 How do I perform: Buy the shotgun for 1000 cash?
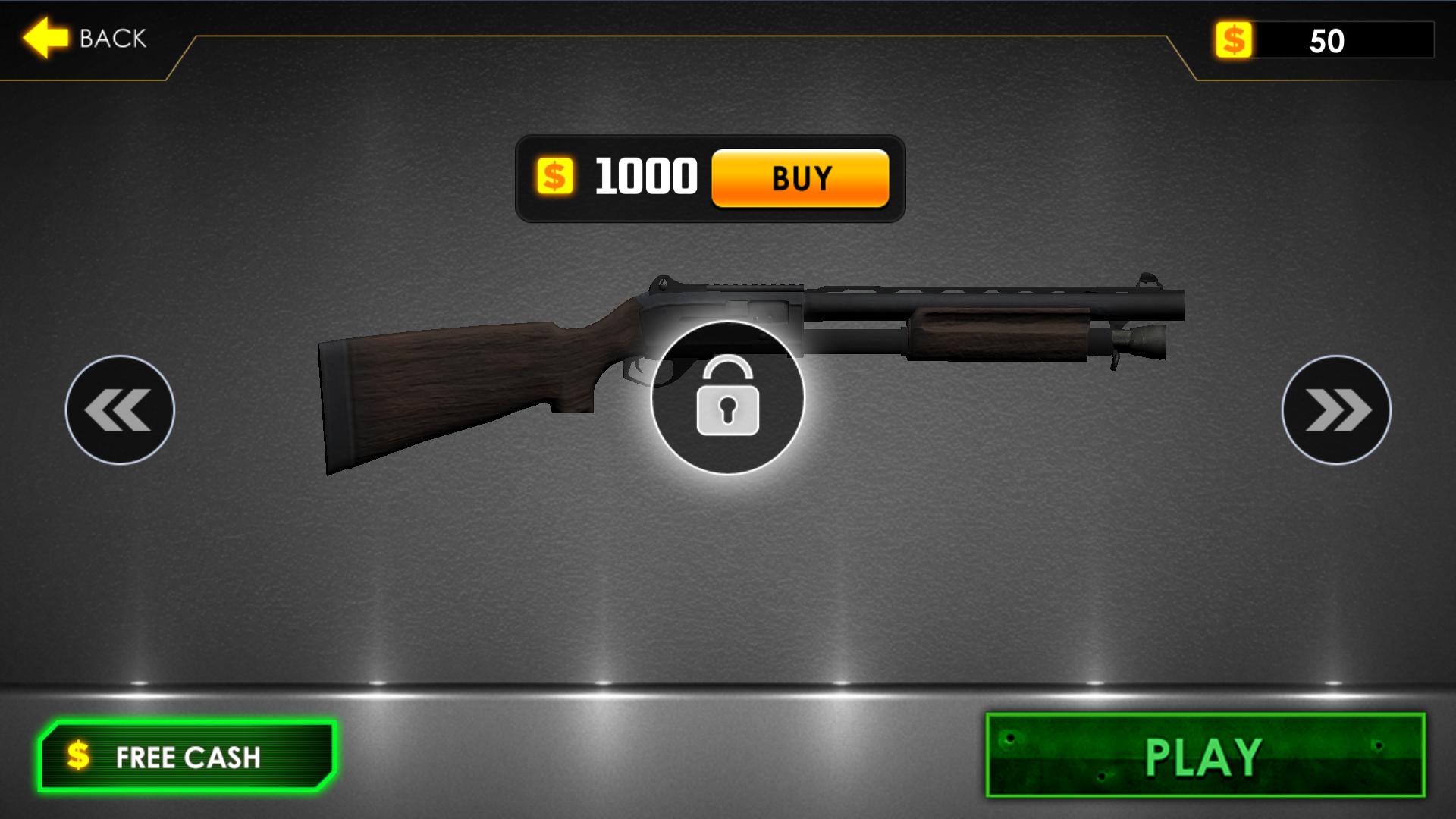point(800,178)
